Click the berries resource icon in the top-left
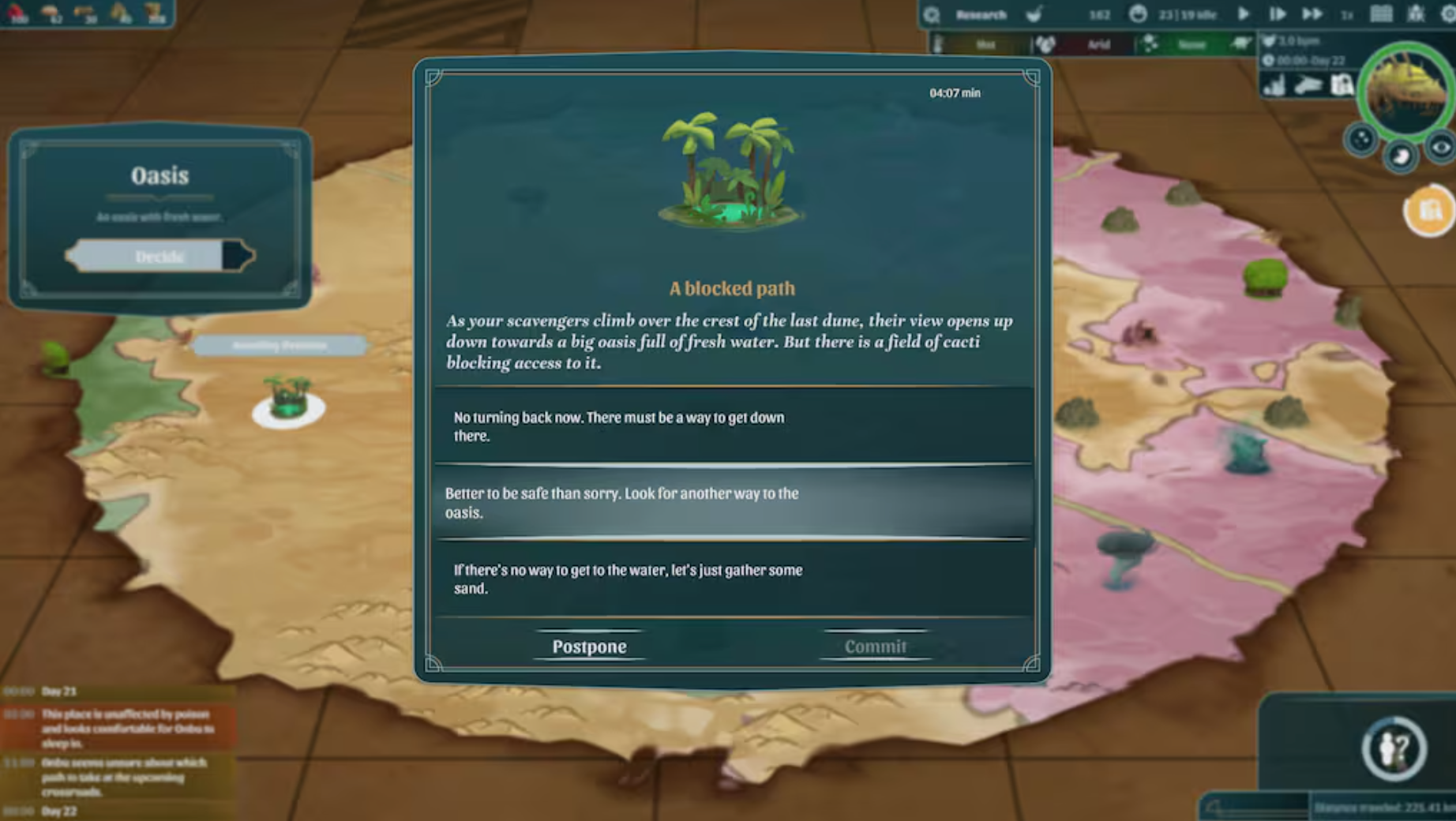The height and width of the screenshot is (821, 1456). (x=15, y=11)
